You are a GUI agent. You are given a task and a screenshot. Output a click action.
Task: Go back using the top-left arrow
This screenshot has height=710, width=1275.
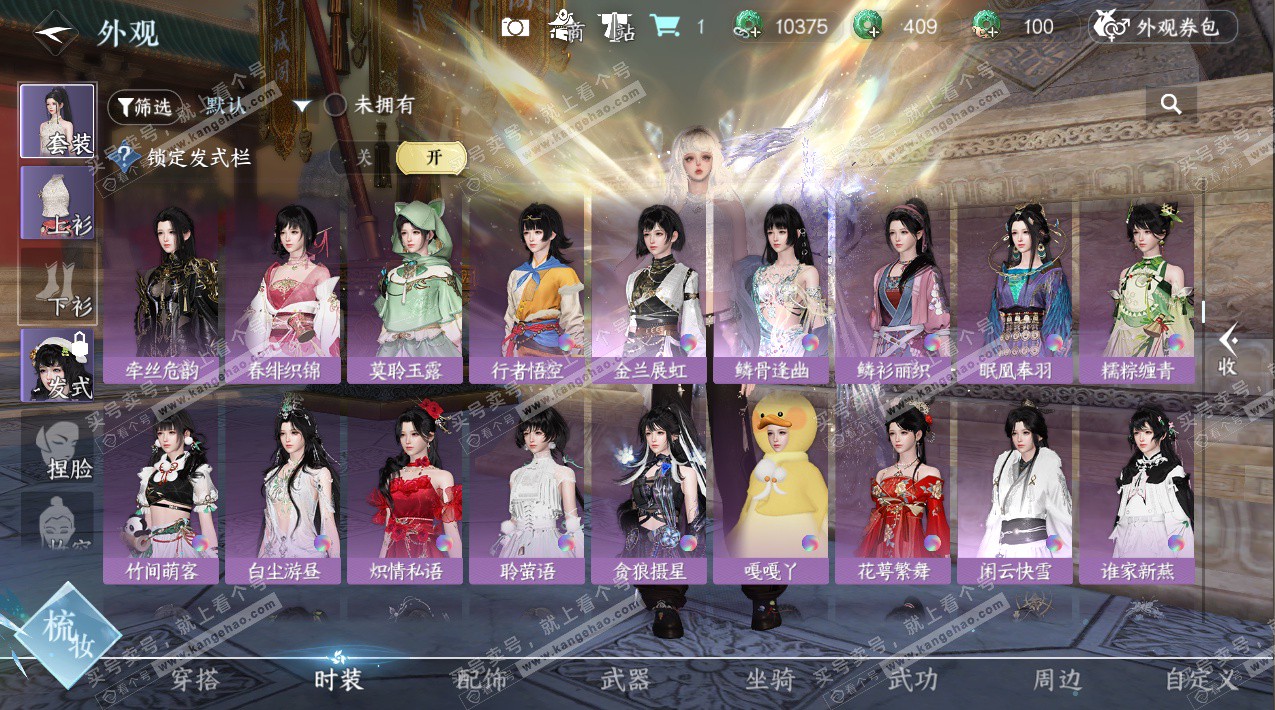click(56, 34)
